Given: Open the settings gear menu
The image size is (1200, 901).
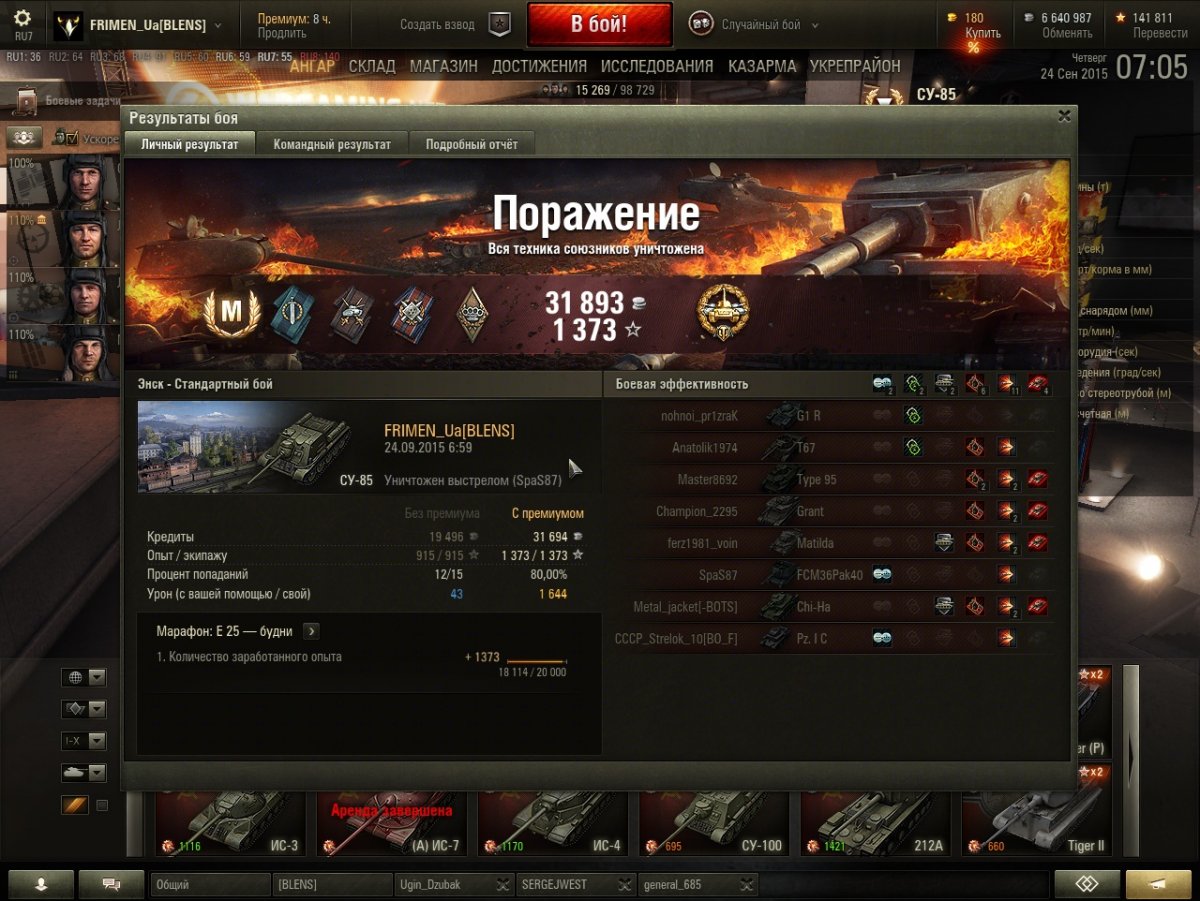Looking at the screenshot, I should (22, 19).
